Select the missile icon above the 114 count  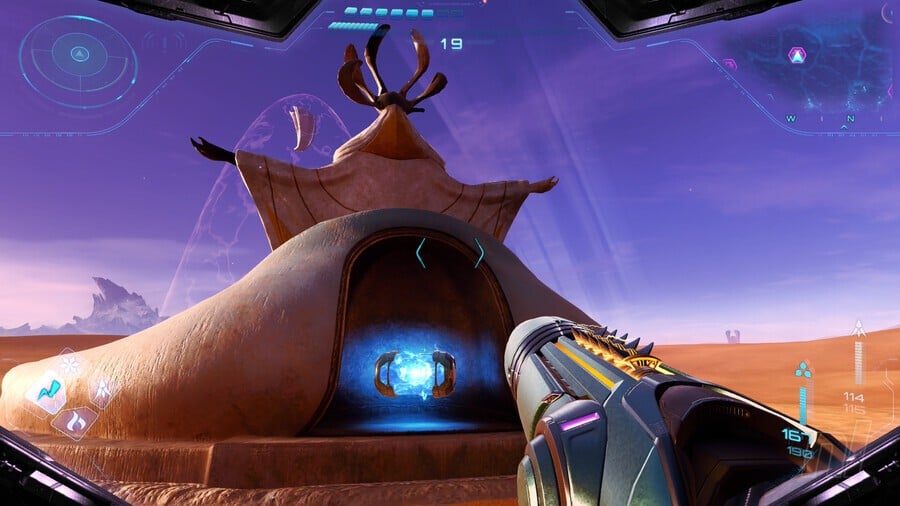coord(857,328)
